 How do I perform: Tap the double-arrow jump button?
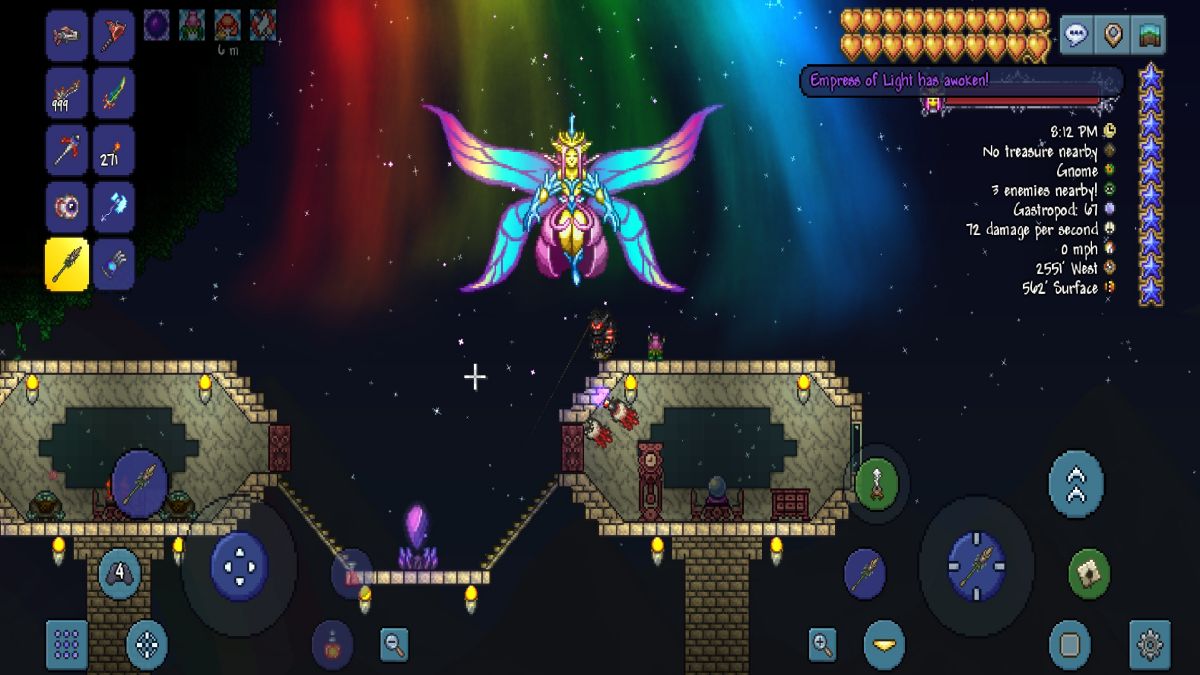(x=1076, y=484)
